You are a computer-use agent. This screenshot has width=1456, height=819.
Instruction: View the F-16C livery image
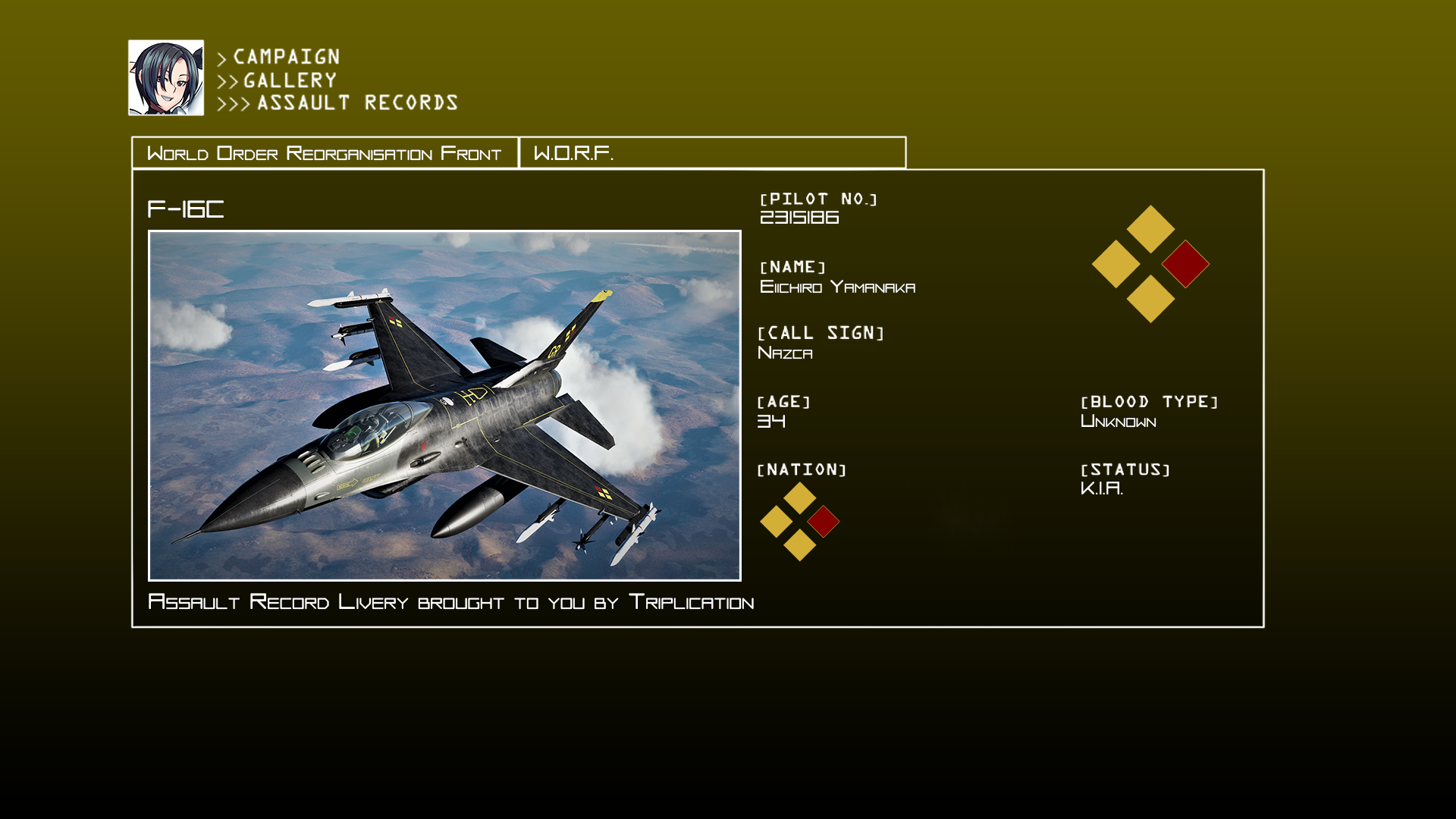(444, 406)
